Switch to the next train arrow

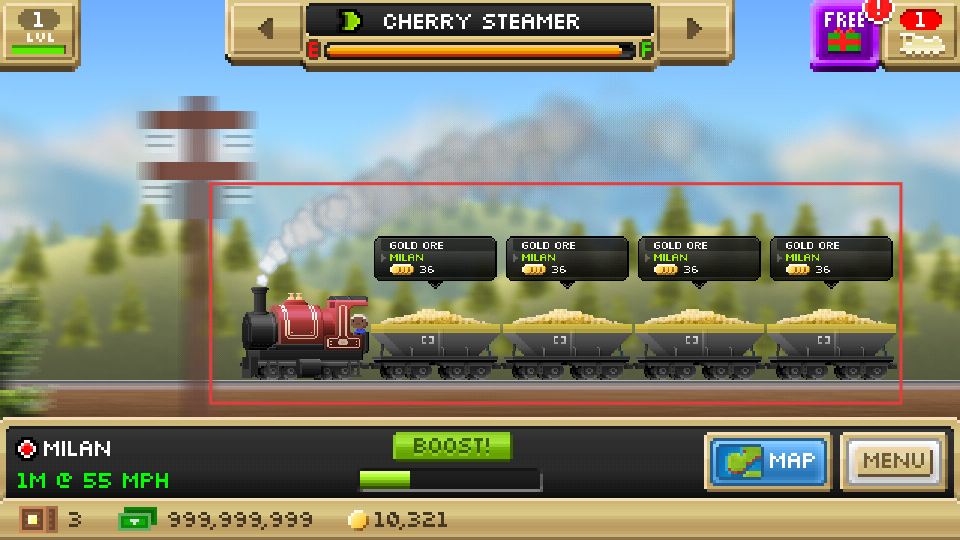tap(694, 28)
